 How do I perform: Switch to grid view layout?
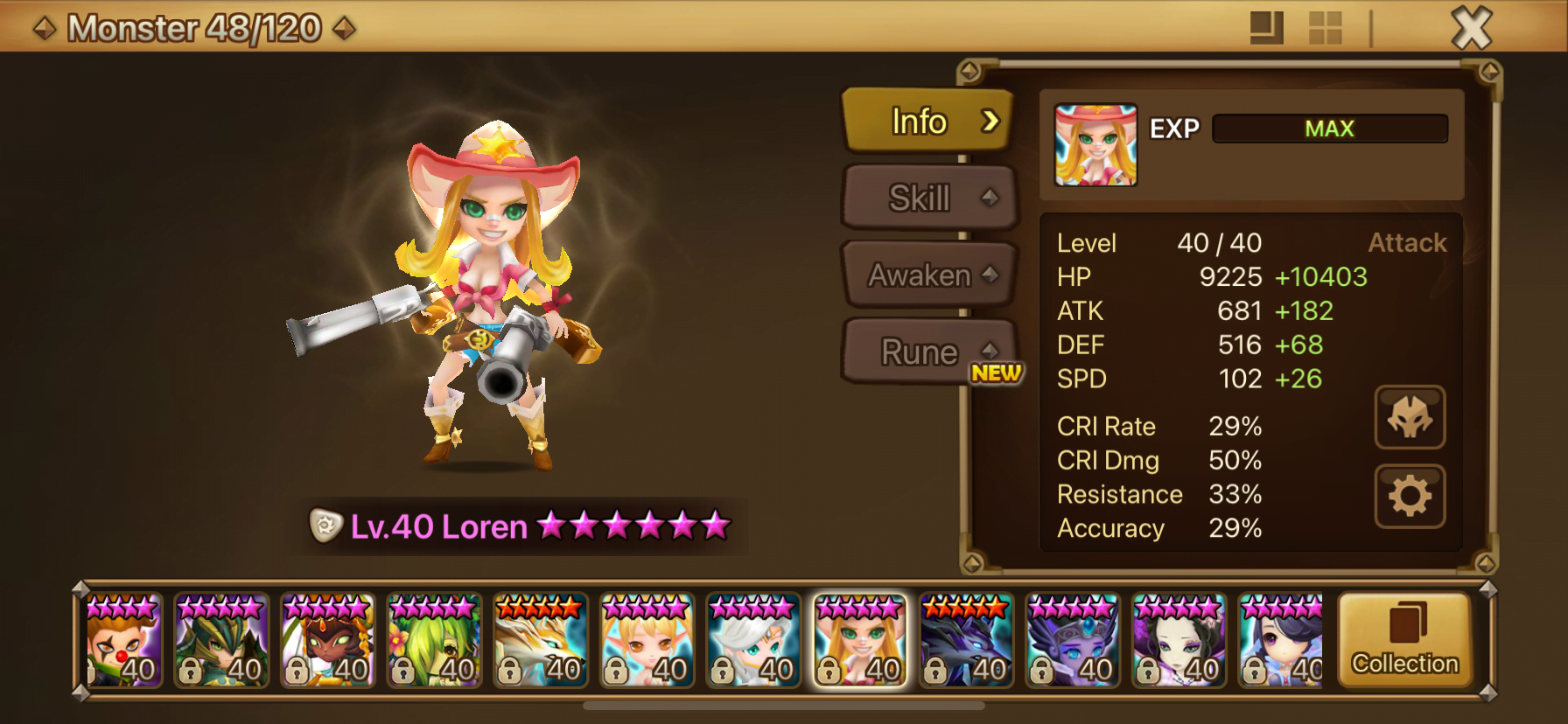[x=1325, y=28]
